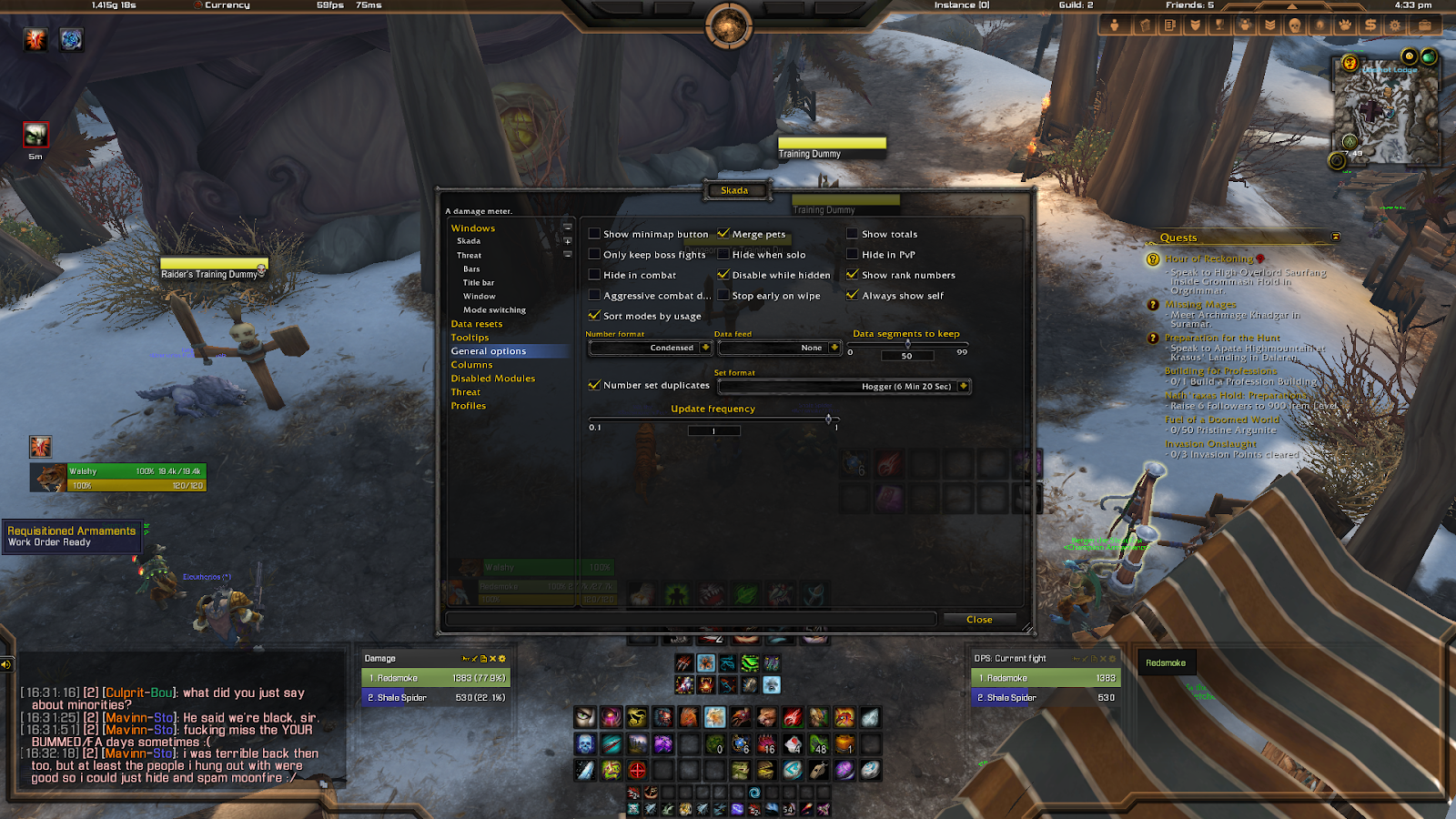The width and height of the screenshot is (1456, 819).
Task: Enable Hide in combat
Action: (x=594, y=275)
